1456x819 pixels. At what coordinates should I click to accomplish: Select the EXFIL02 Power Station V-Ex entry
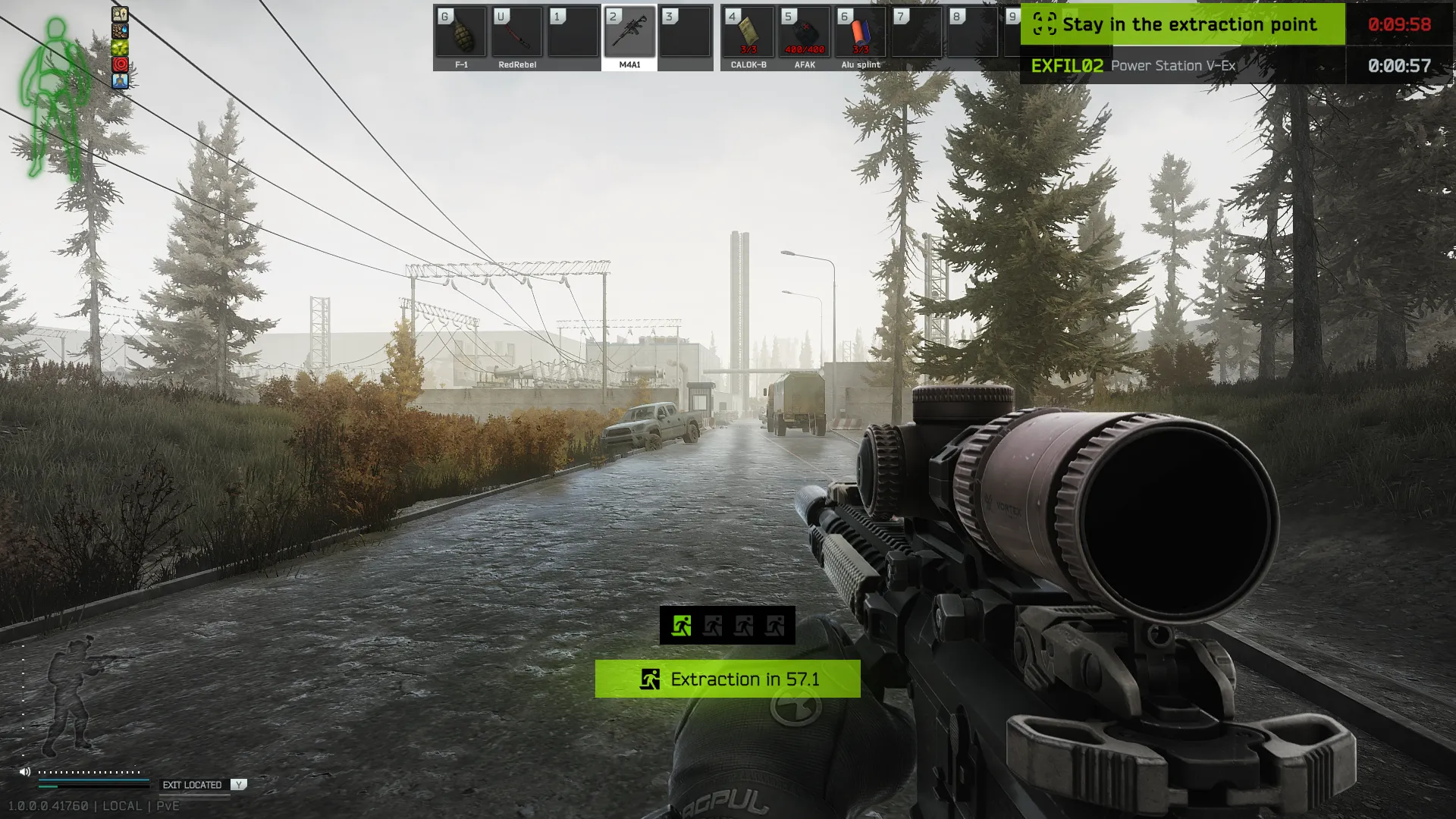[1181, 66]
